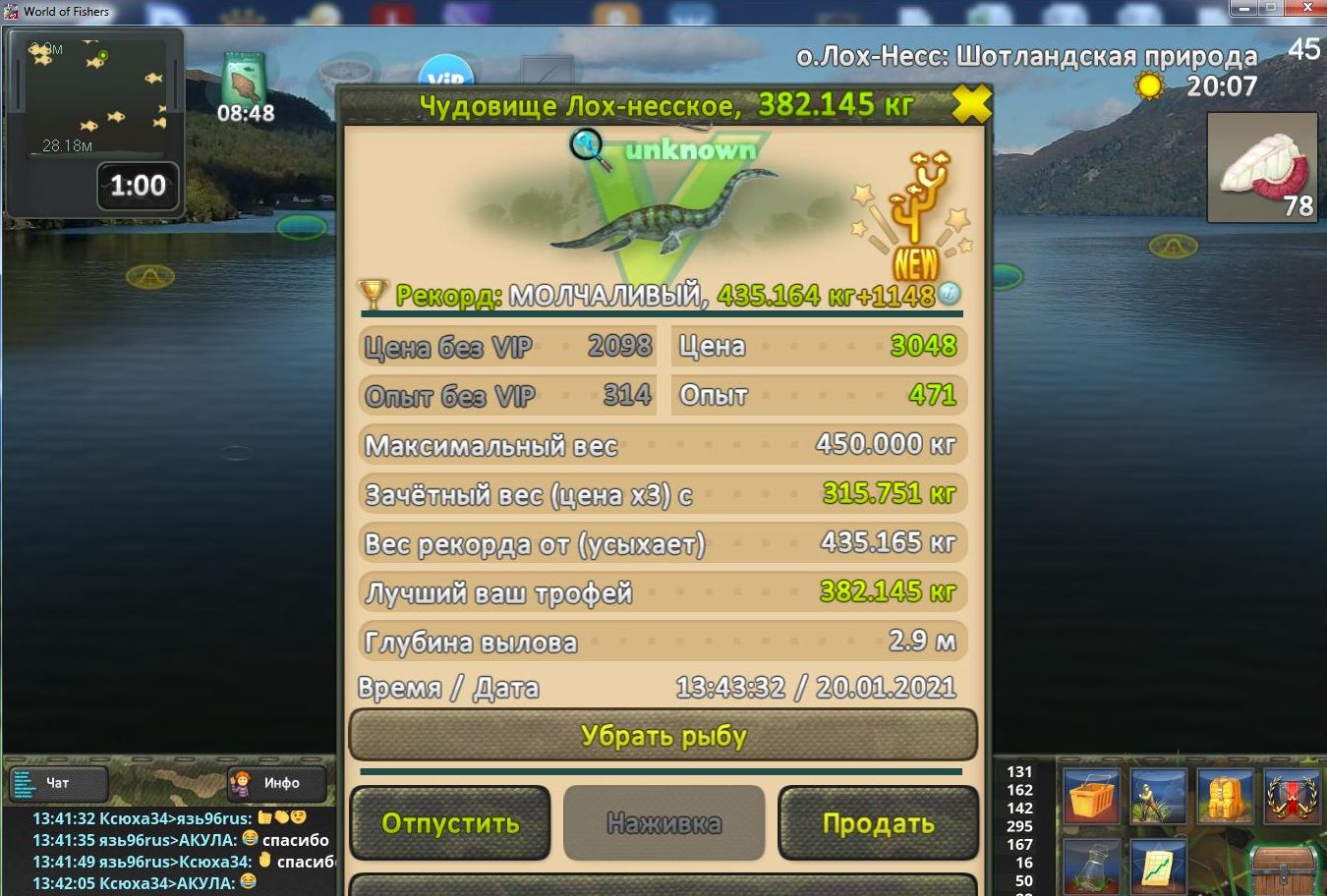Open the laurel wreath ranking icon
Viewport: 1327px width, 896px height.
[x=1291, y=795]
